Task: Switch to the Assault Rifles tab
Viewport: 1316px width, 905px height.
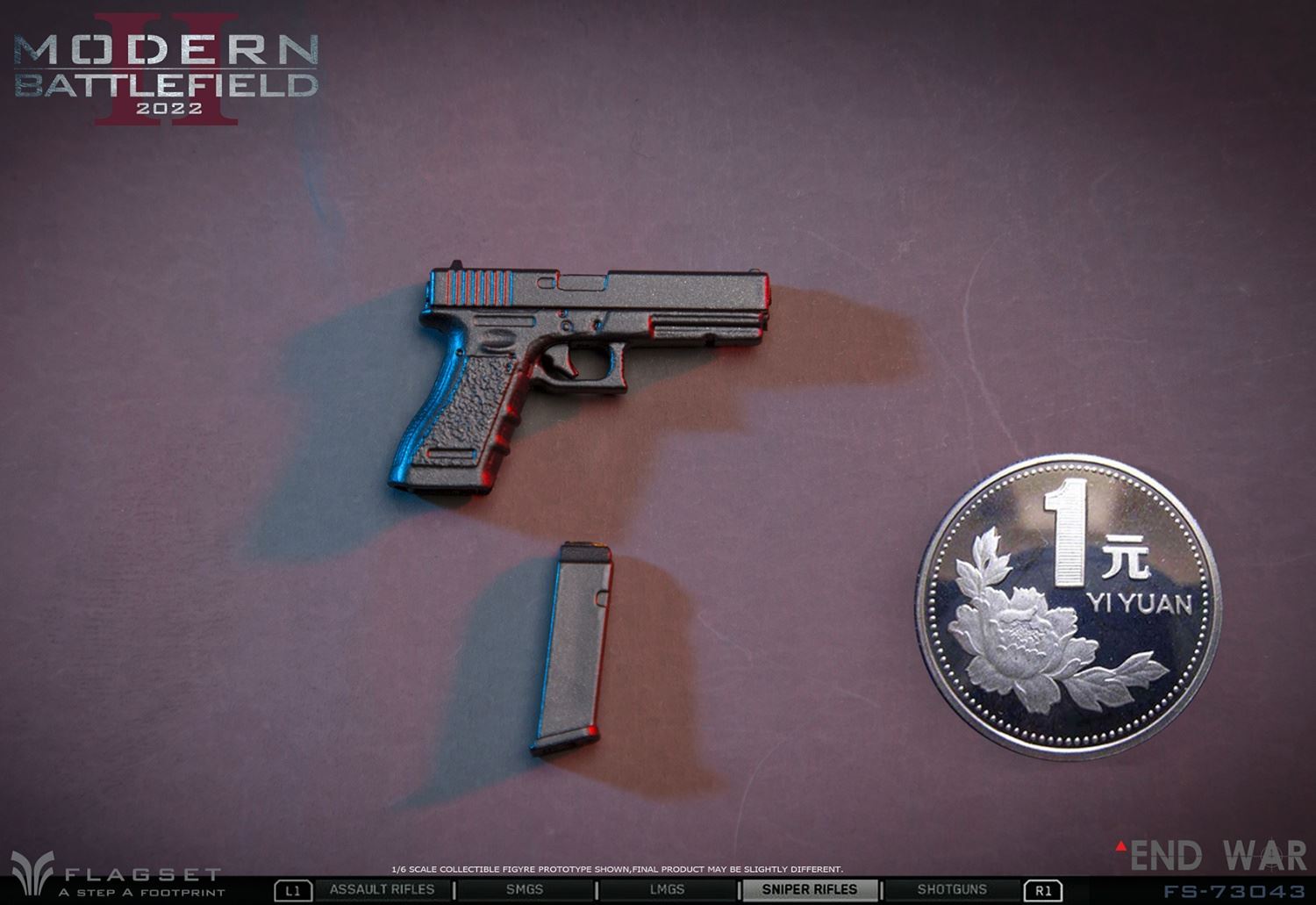Action: [382, 890]
